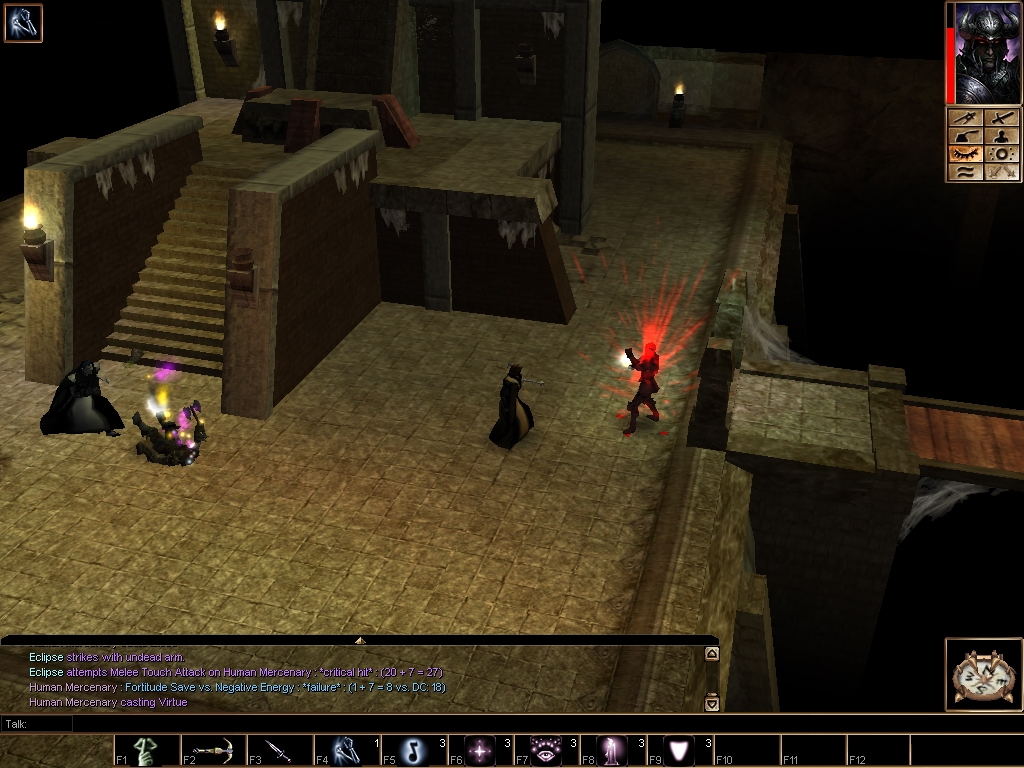This screenshot has height=768, width=1024.
Task: Cast the four-point star spell in F6
Action: click(x=481, y=750)
